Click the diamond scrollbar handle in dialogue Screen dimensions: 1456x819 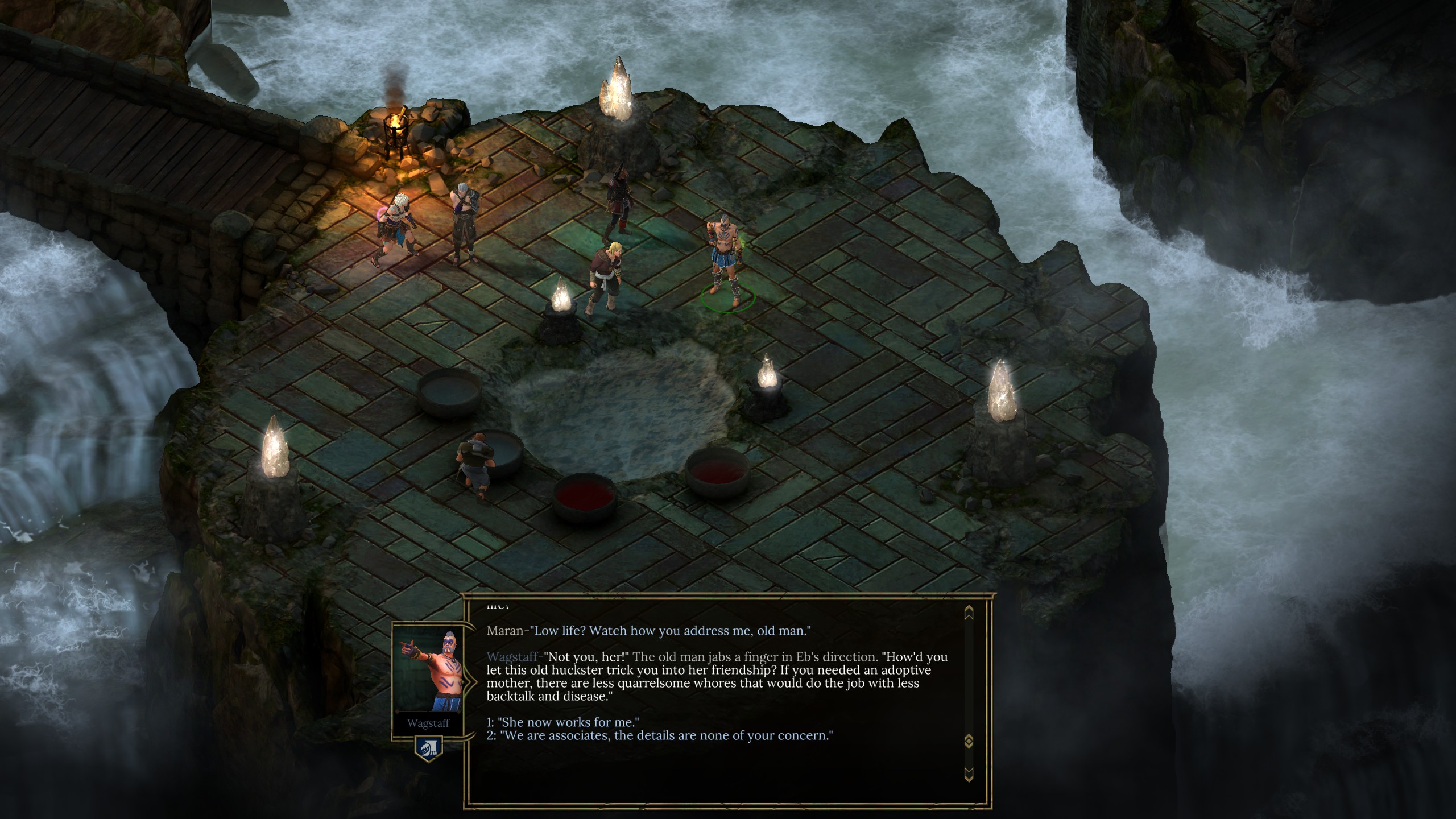point(969,741)
